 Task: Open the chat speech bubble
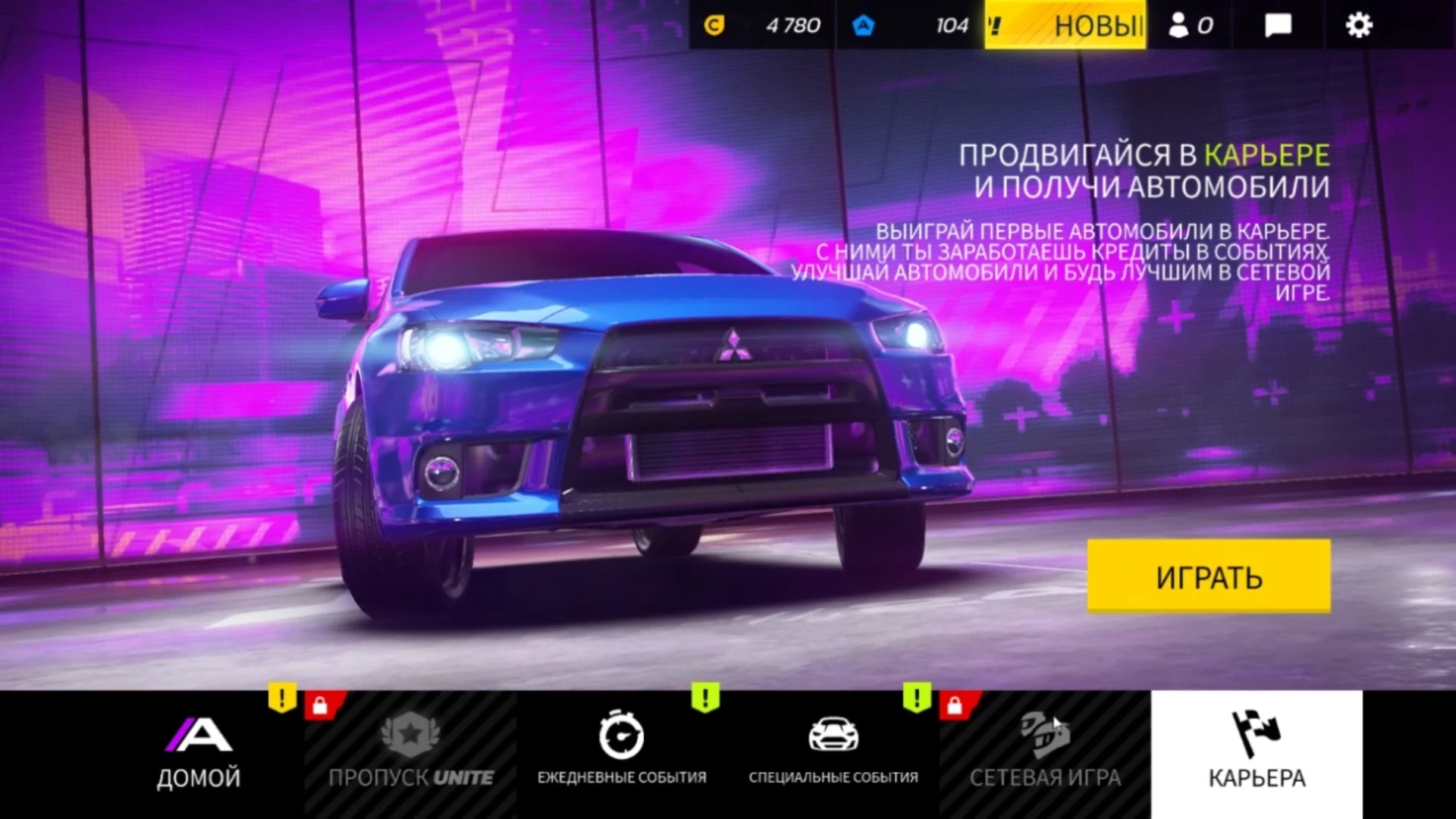click(1278, 26)
